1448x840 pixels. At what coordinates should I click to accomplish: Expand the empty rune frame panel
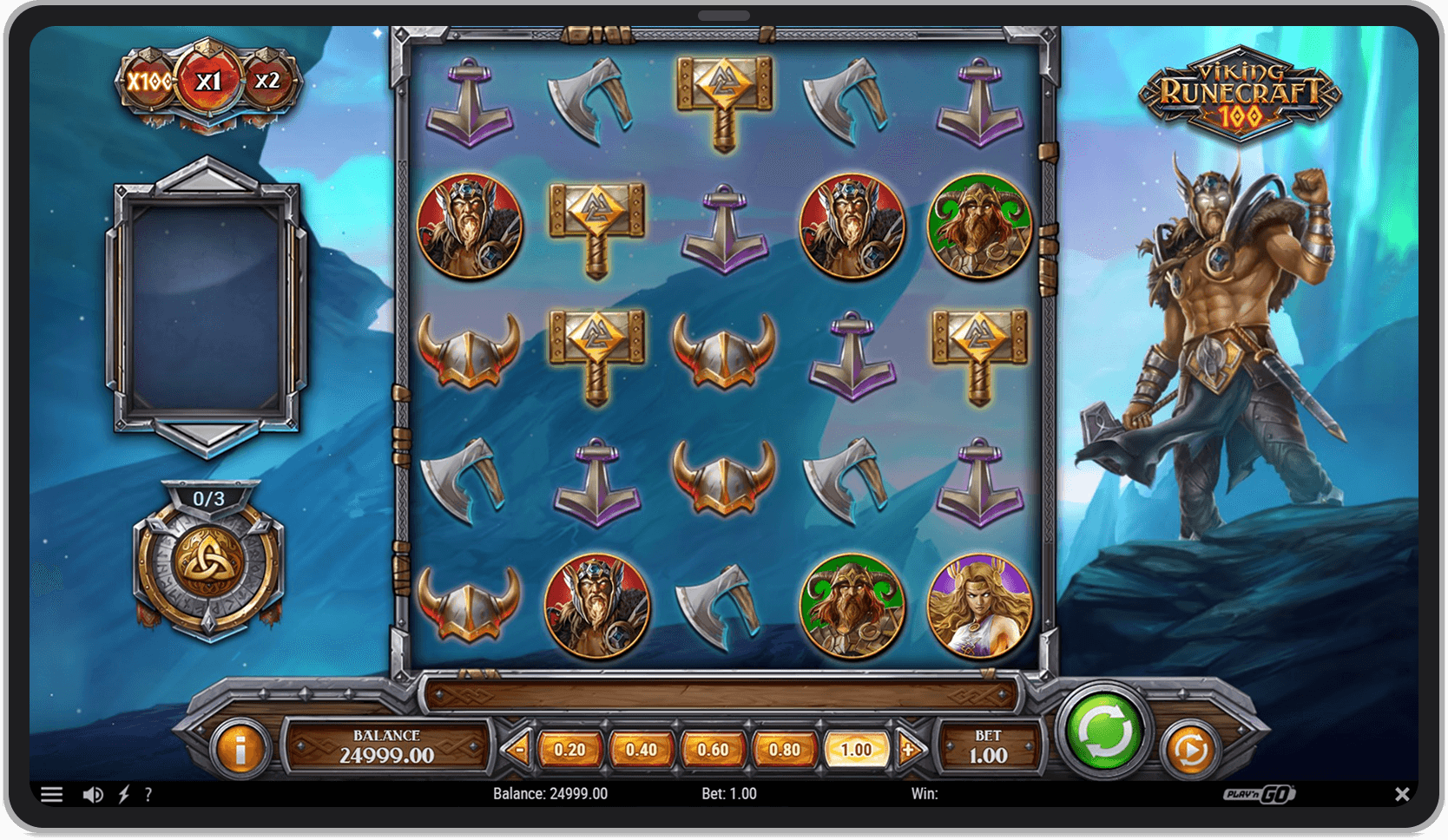(208, 304)
